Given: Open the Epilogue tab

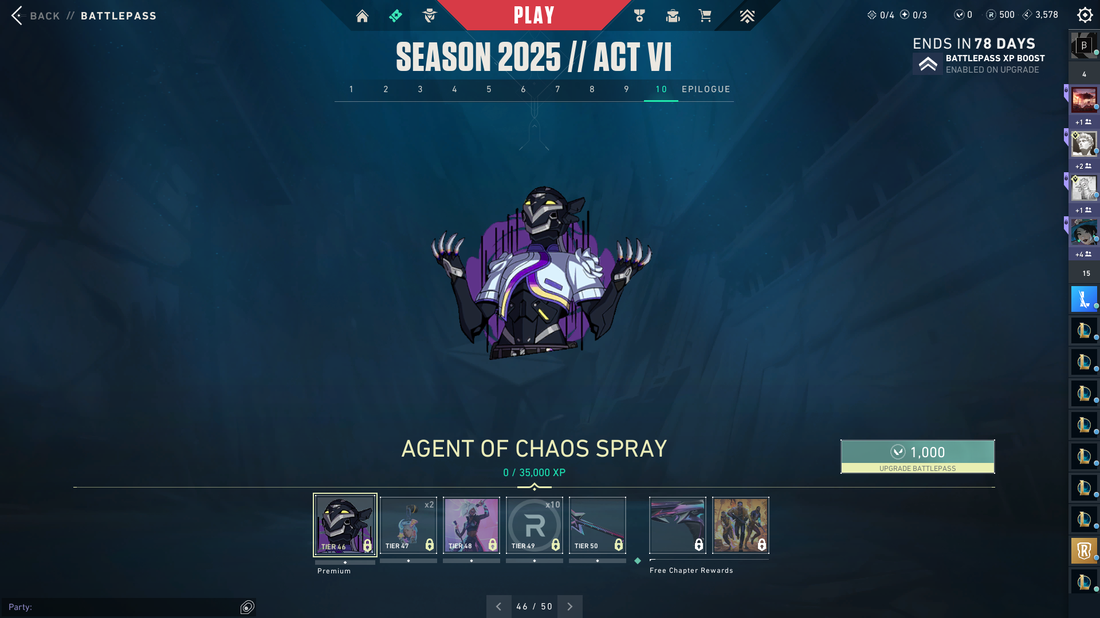Looking at the screenshot, I should click(x=706, y=90).
